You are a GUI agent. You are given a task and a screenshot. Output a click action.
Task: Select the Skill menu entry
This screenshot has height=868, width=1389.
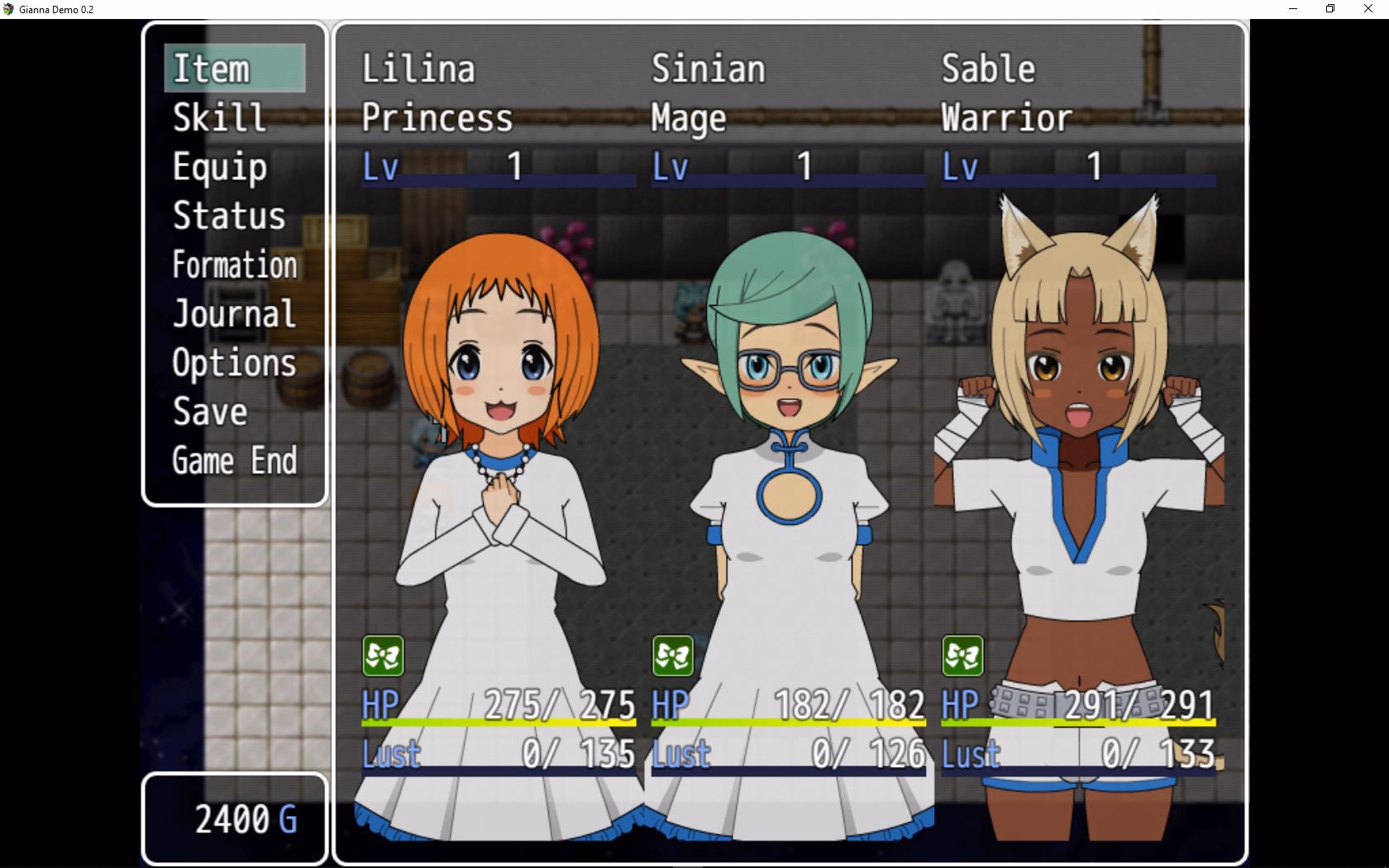[235, 117]
